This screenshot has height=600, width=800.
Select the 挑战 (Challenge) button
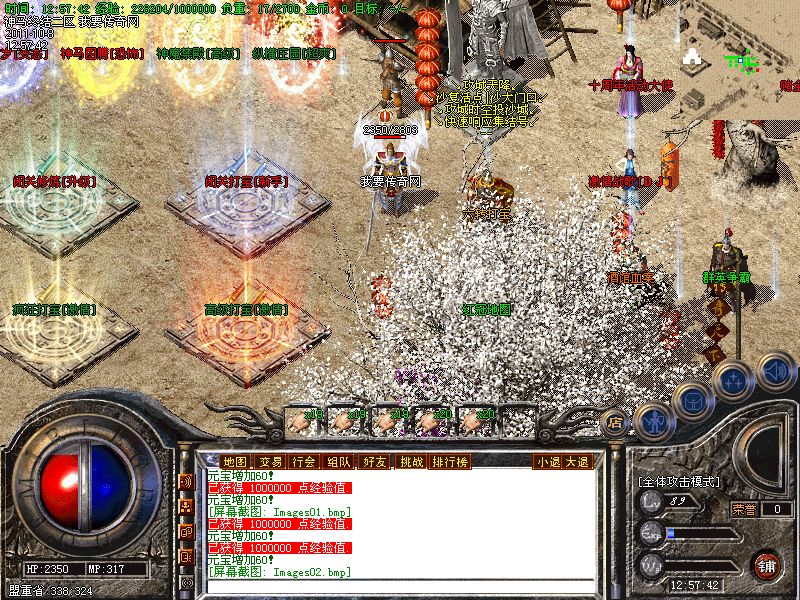click(x=411, y=462)
